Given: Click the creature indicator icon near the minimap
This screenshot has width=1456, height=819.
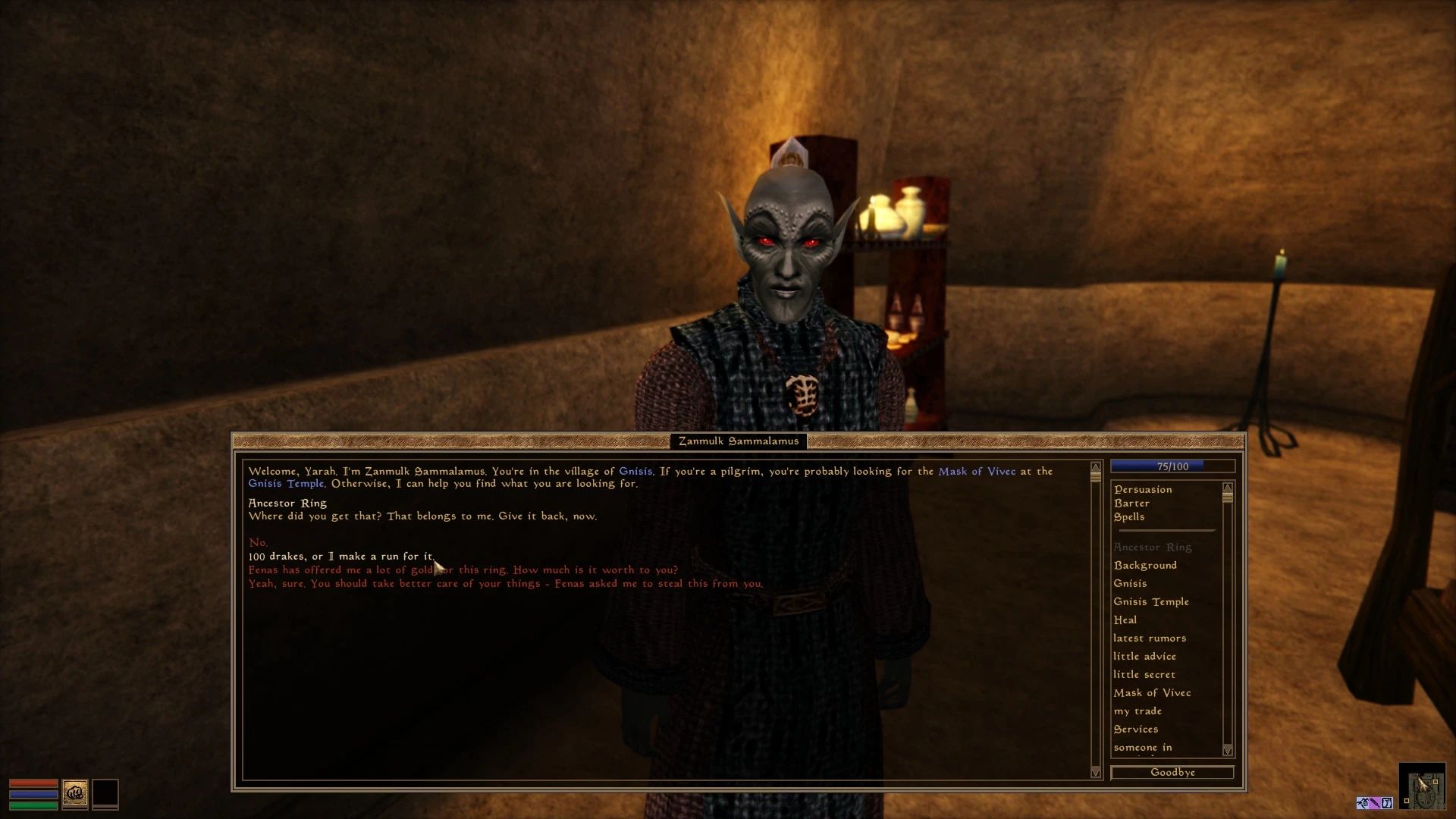Looking at the screenshot, I should [1363, 802].
